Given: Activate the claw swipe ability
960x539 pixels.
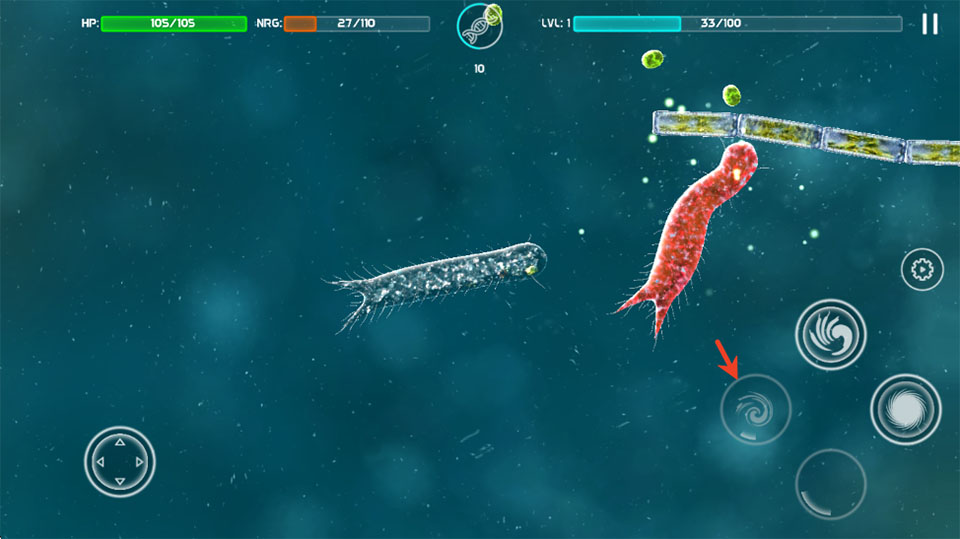Looking at the screenshot, I should 830,335.
